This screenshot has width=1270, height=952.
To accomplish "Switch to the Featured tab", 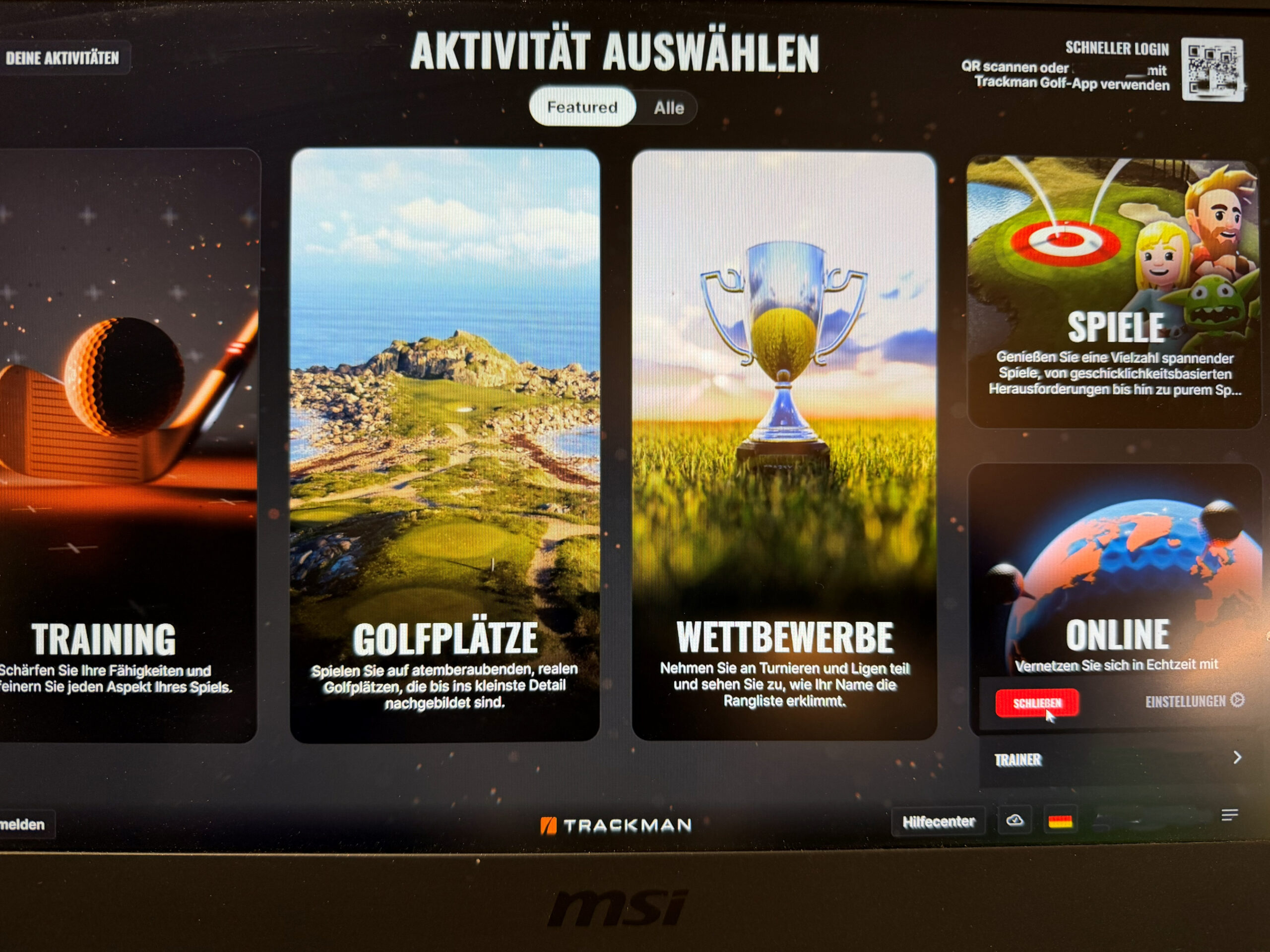I will pyautogui.click(x=581, y=107).
